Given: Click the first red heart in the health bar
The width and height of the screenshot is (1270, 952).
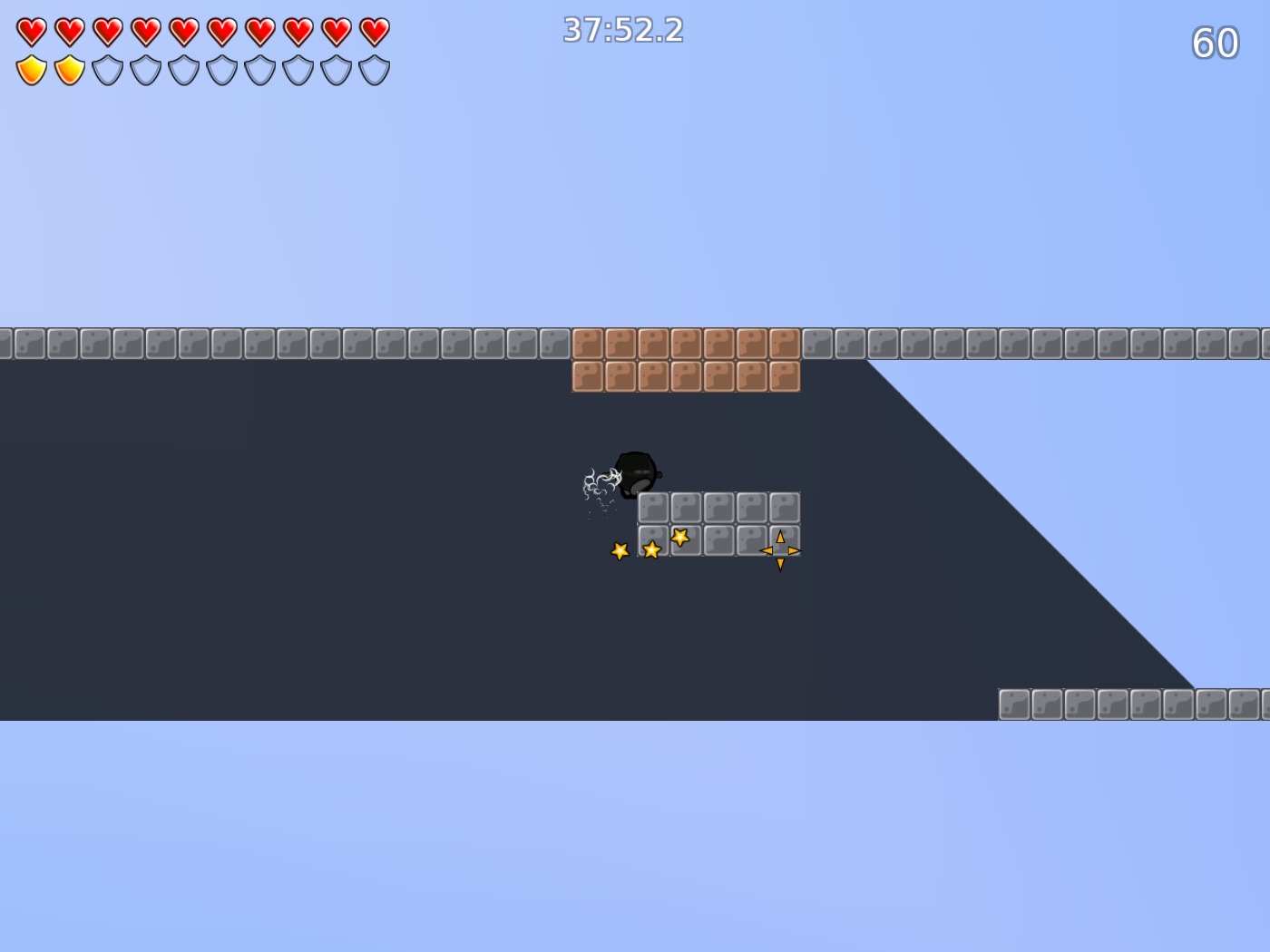Looking at the screenshot, I should click(30, 30).
